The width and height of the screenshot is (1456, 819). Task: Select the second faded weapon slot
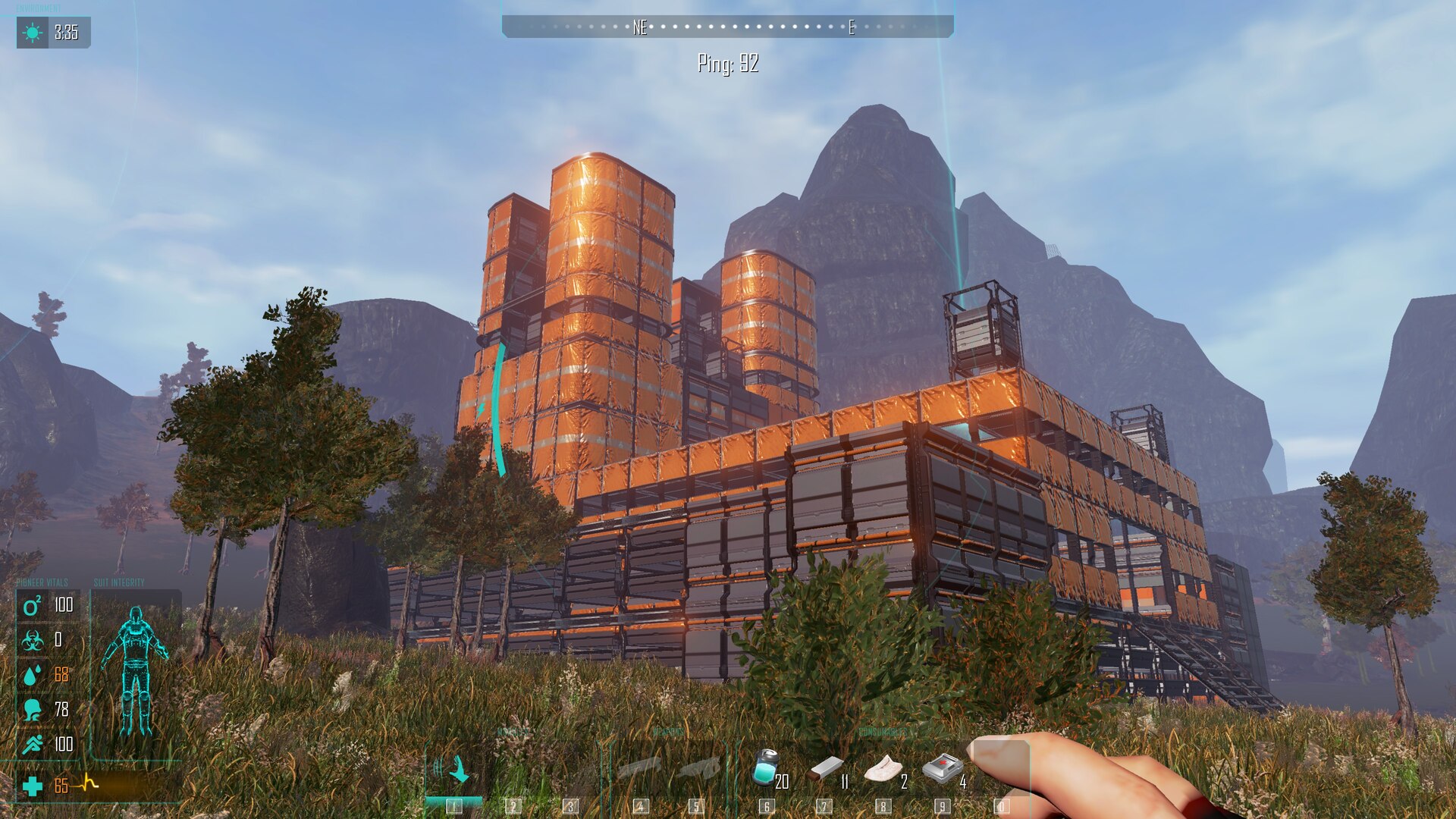[698, 769]
